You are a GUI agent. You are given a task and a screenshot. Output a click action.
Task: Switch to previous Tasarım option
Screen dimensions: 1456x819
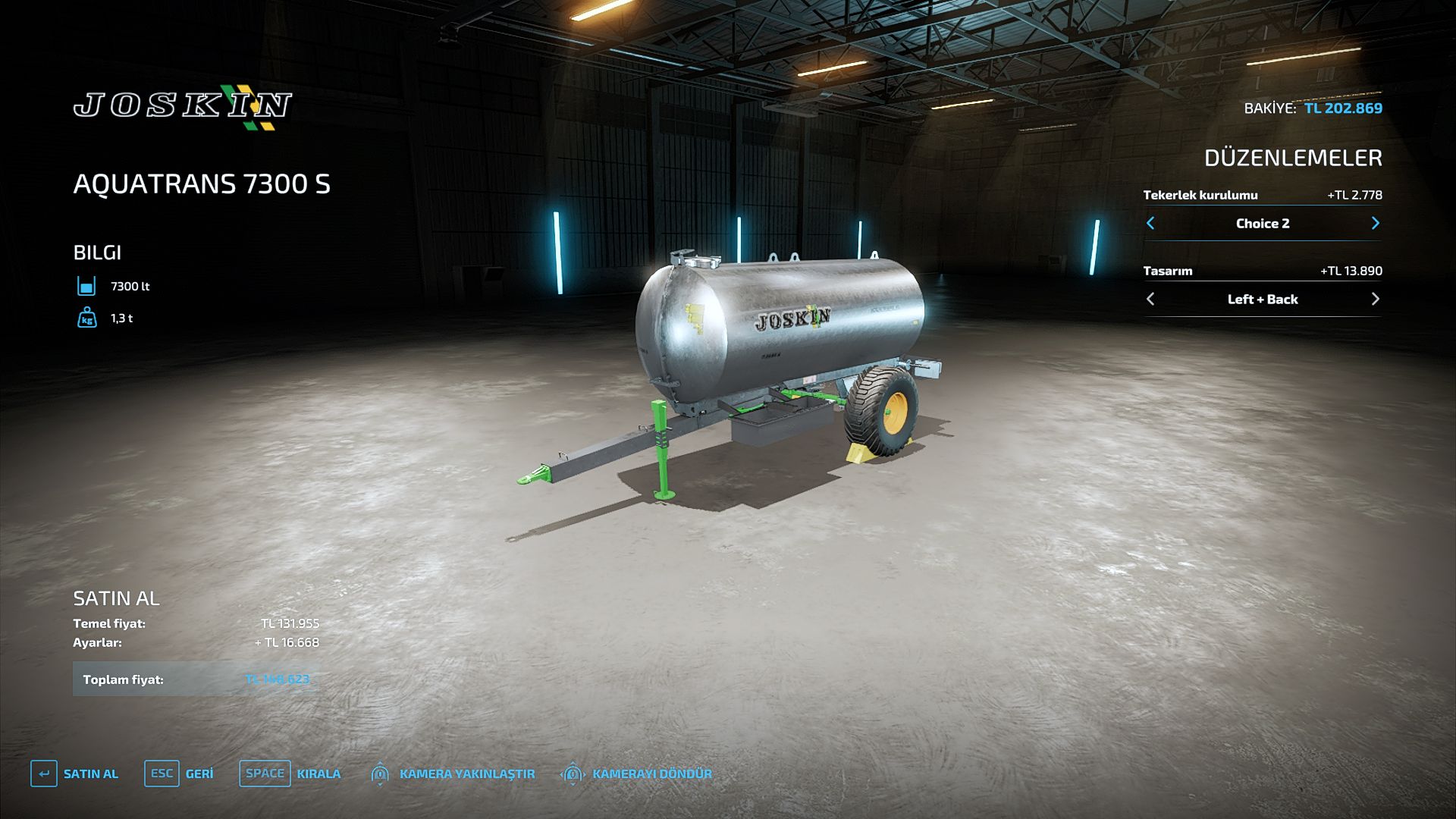1150,299
